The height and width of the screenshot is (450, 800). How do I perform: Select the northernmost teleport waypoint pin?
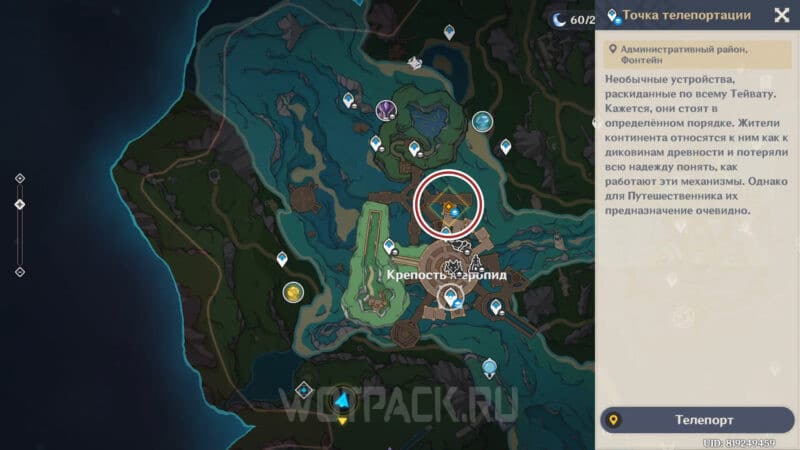point(450,32)
